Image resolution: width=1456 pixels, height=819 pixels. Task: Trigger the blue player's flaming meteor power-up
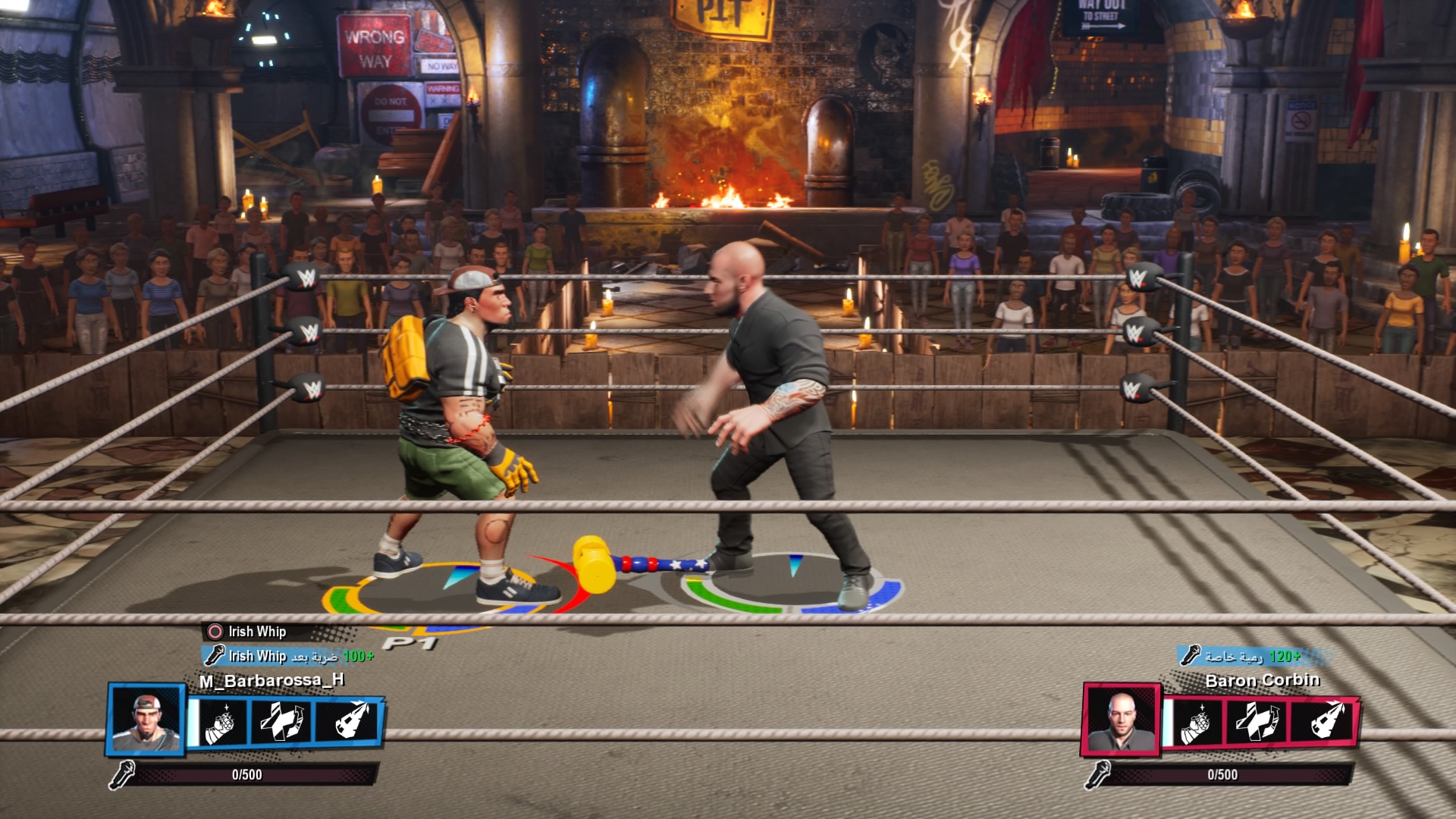[x=348, y=721]
